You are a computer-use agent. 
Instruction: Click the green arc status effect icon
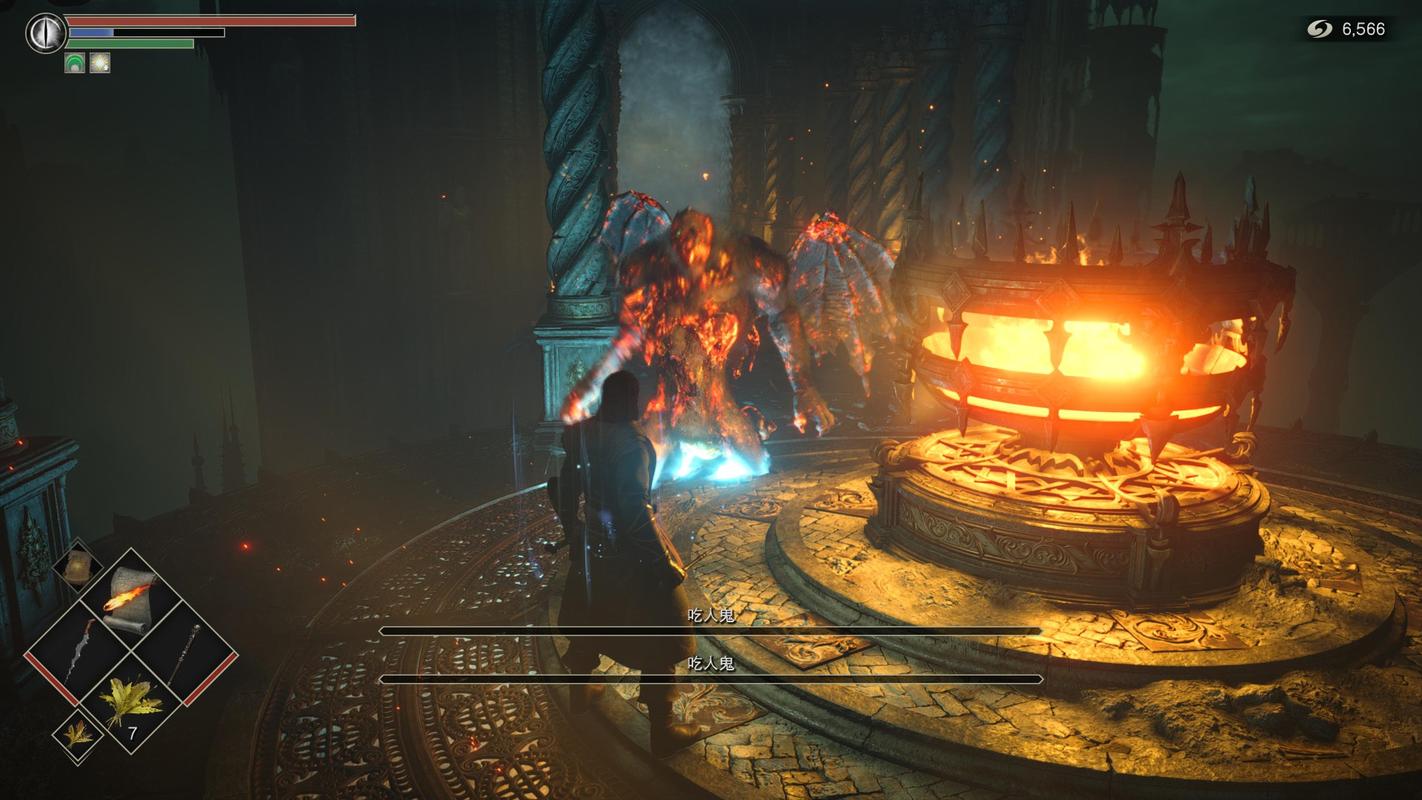(x=75, y=63)
